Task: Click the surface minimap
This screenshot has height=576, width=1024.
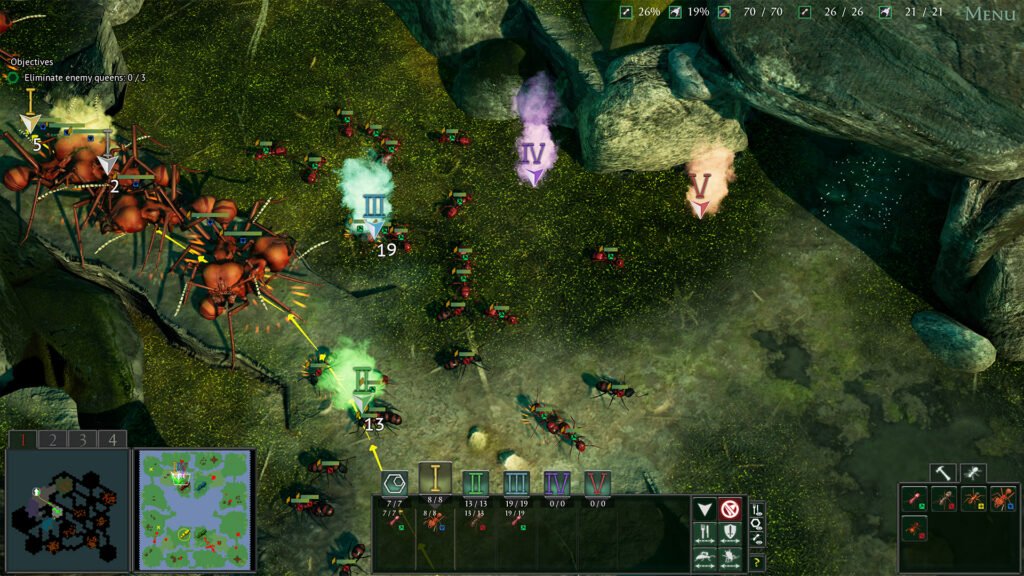Action: 195,509
